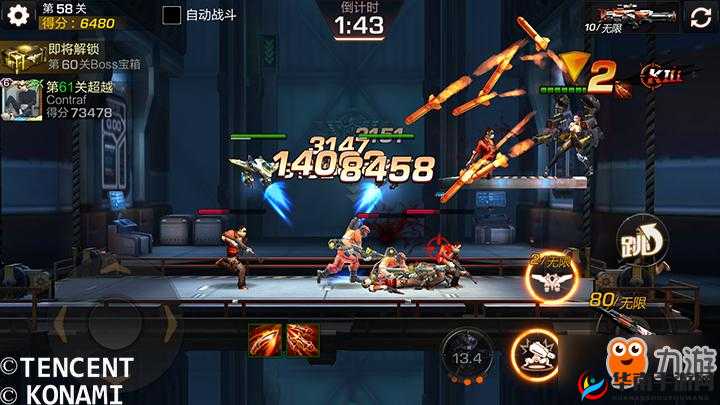
Task: Tap the virtual joystick center
Action: [x=111, y=327]
